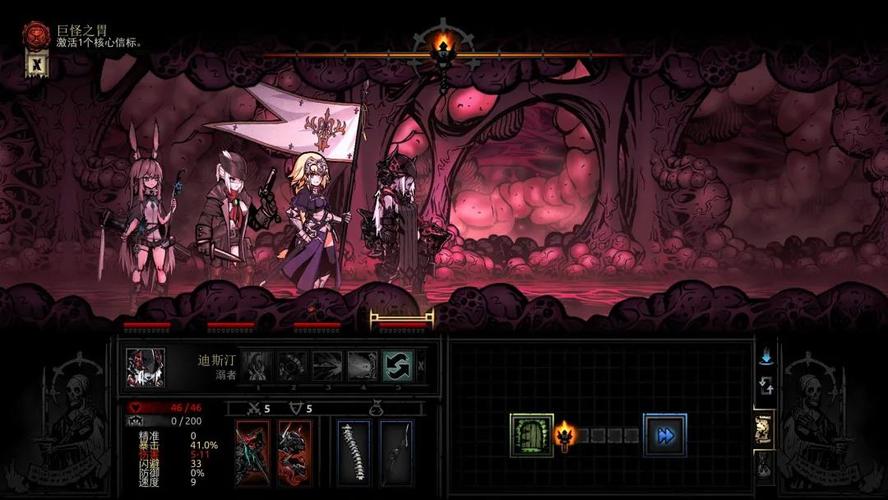888x500 pixels.
Task: Click the small X skill slot beside swap
Action: tap(420, 366)
